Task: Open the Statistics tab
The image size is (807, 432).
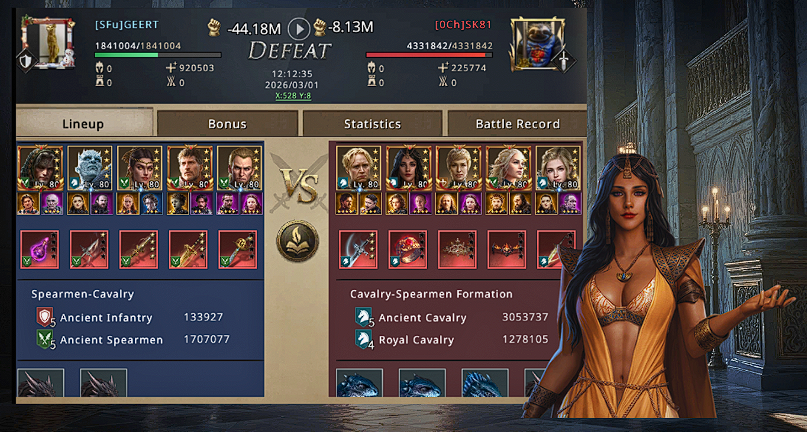Action: 372,124
